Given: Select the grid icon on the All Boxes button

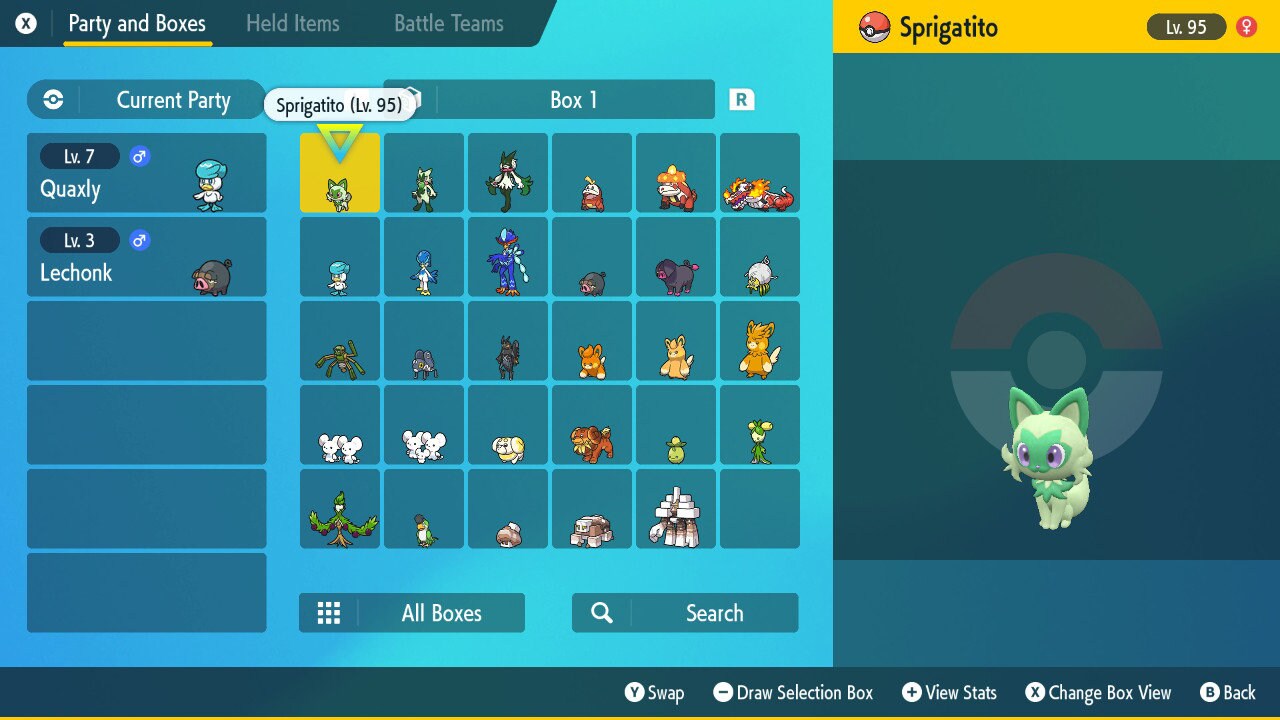Looking at the screenshot, I should 329,612.
